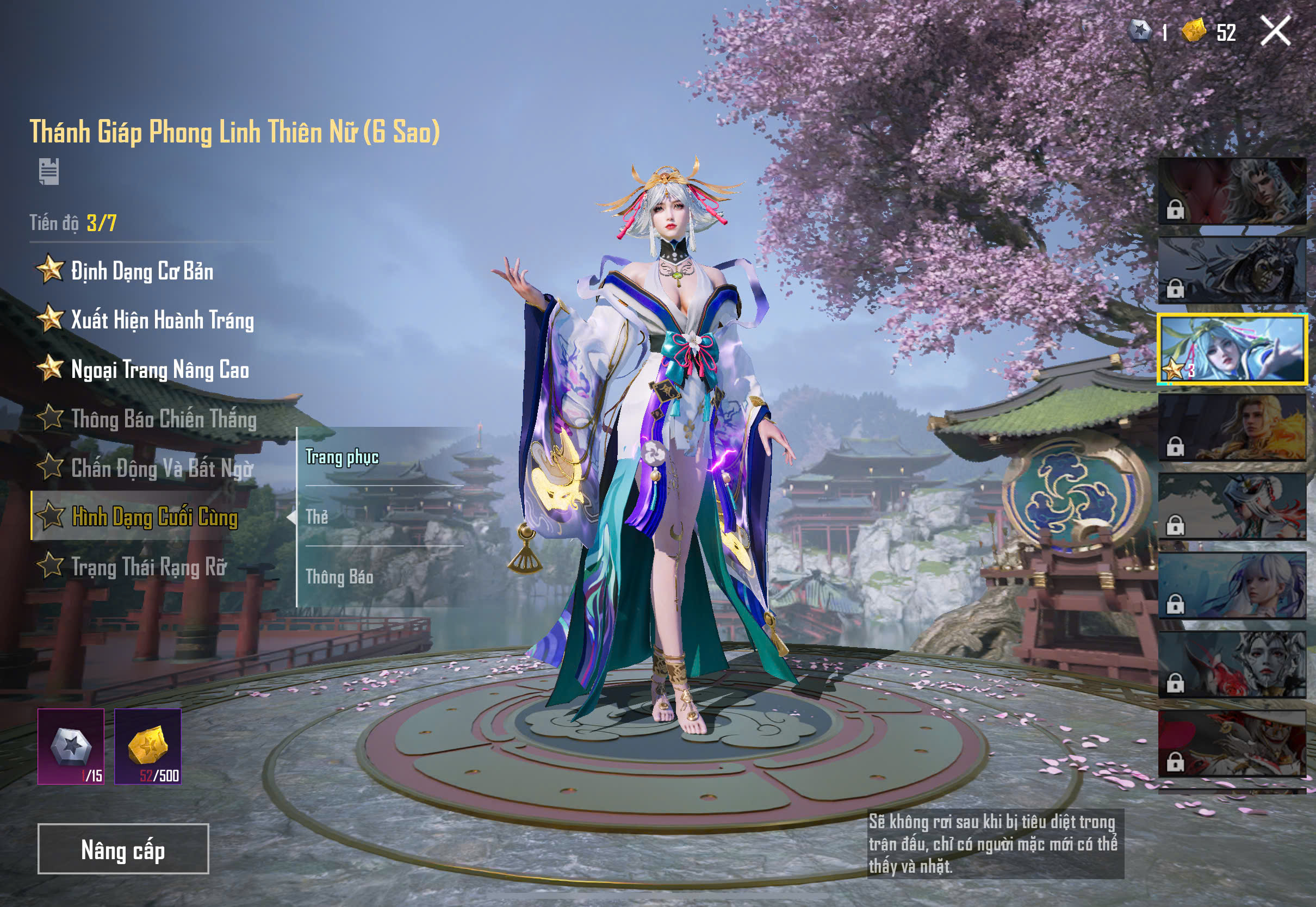
Task: Select Ngoại Trang Nâng Cao stage
Action: click(x=160, y=370)
